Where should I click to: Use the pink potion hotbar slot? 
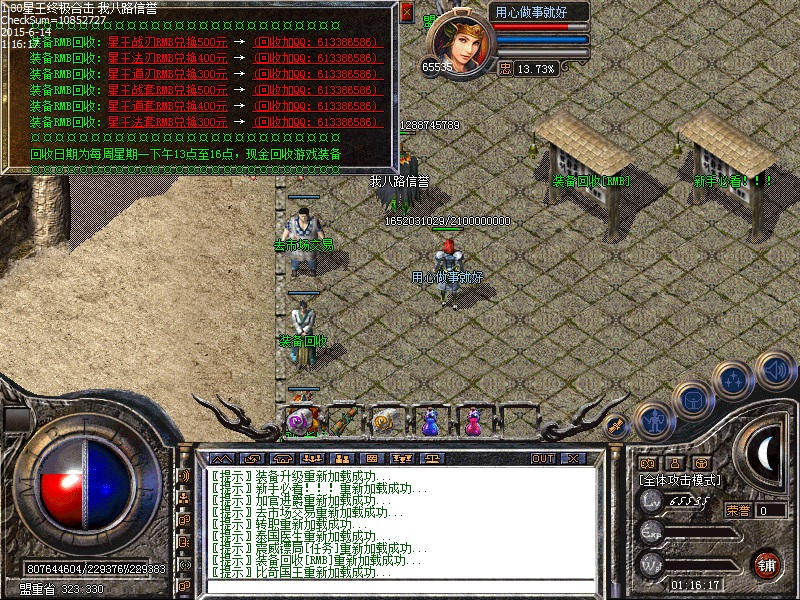(x=472, y=422)
